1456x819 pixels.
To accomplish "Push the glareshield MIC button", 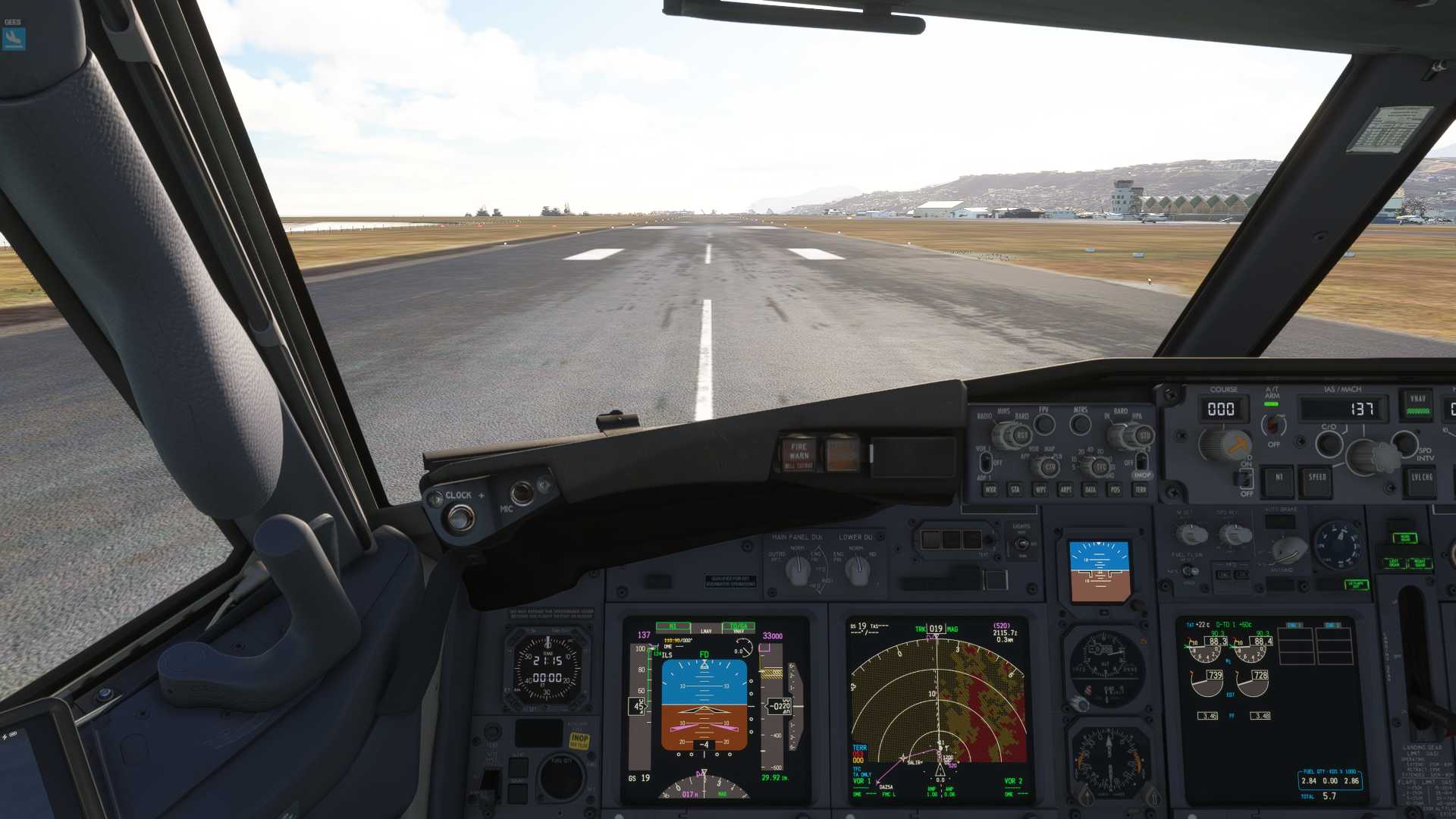I will tap(522, 493).
